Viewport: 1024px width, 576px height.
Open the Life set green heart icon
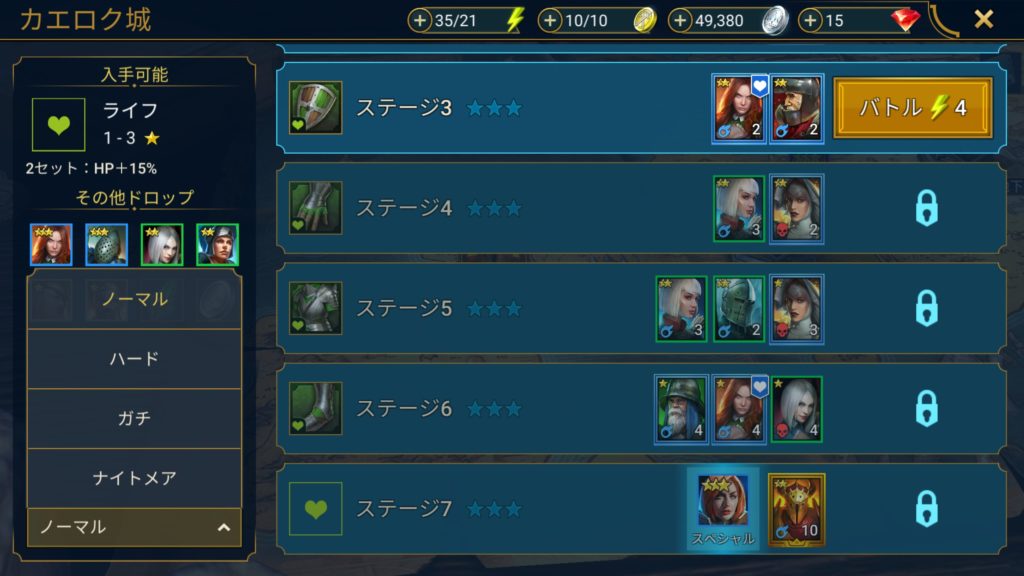[x=58, y=124]
